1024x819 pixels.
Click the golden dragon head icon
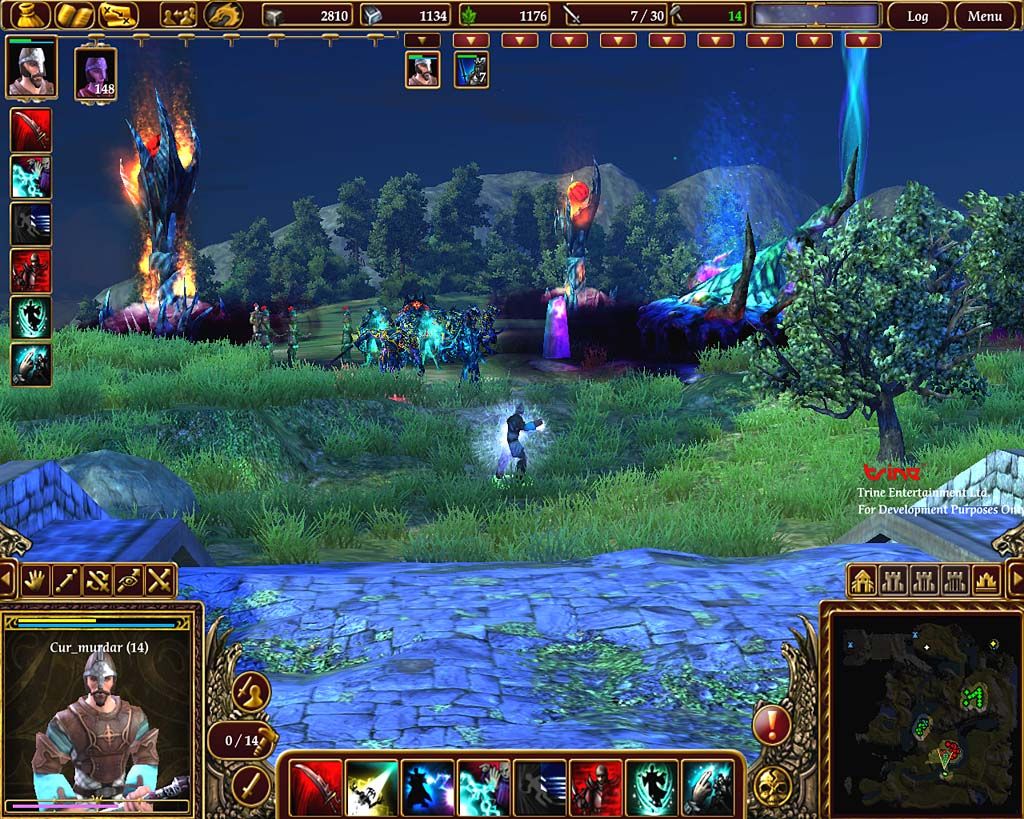point(223,15)
